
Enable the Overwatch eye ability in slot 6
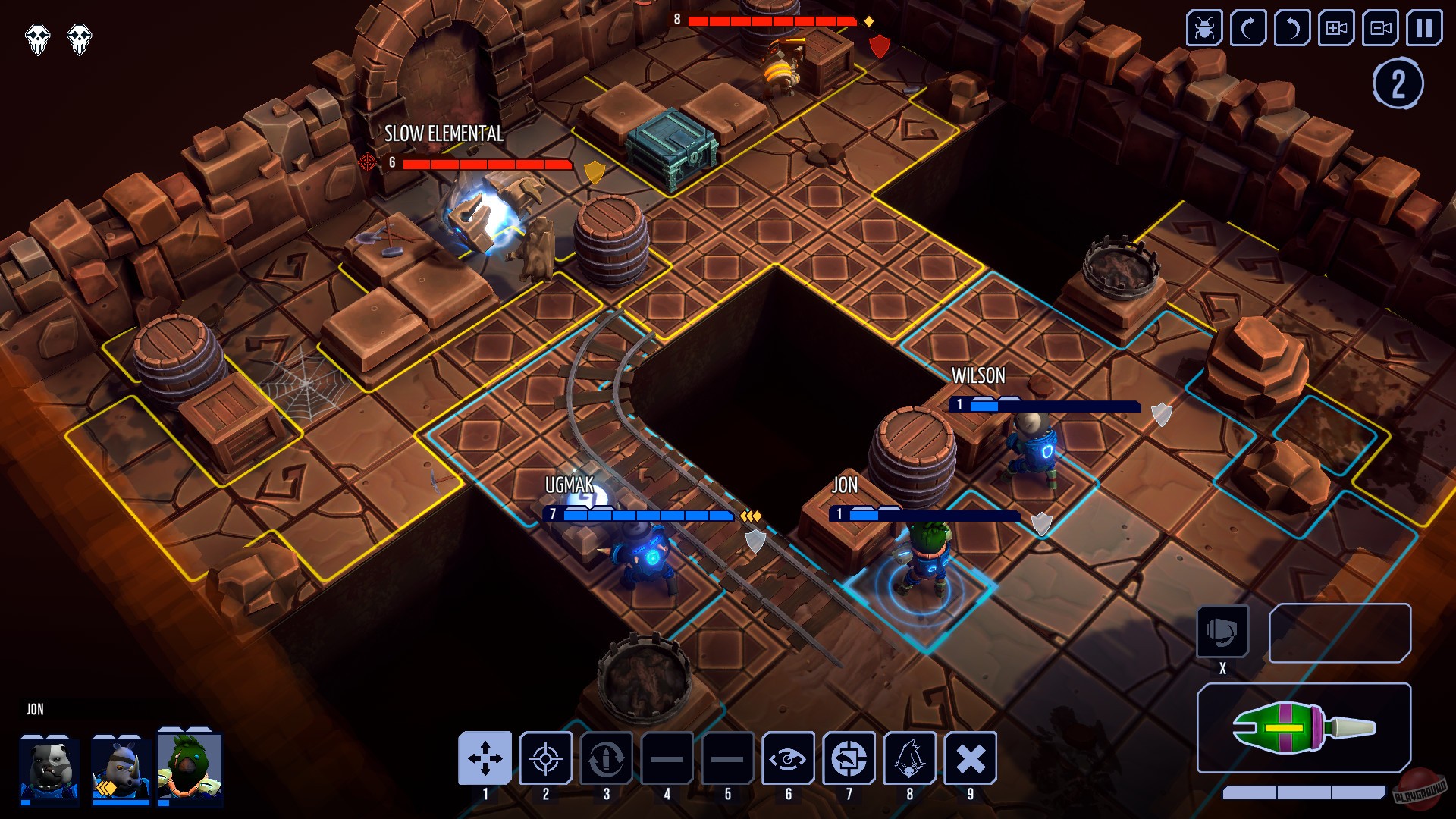click(789, 758)
